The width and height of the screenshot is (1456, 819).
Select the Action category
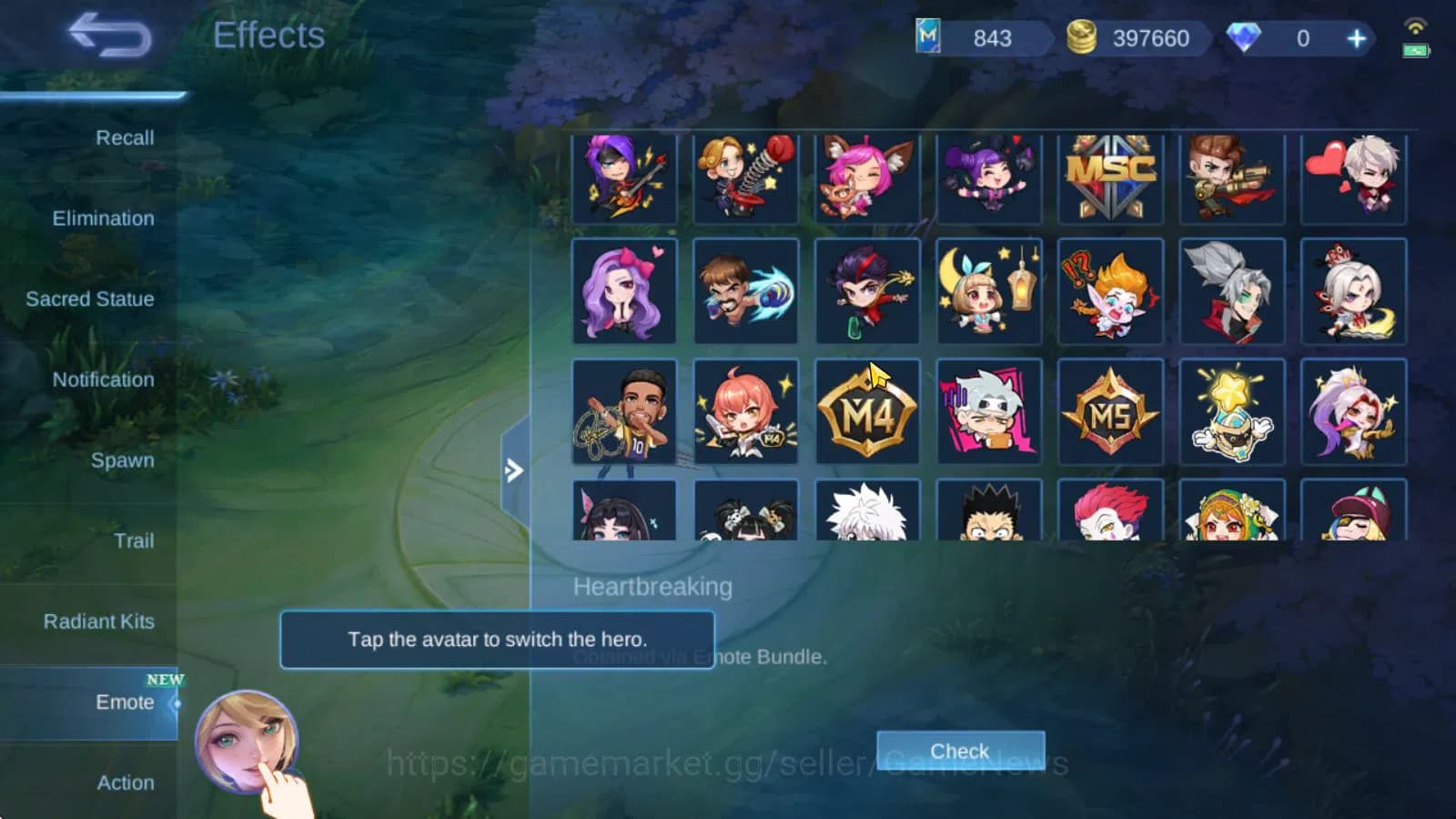click(x=126, y=783)
